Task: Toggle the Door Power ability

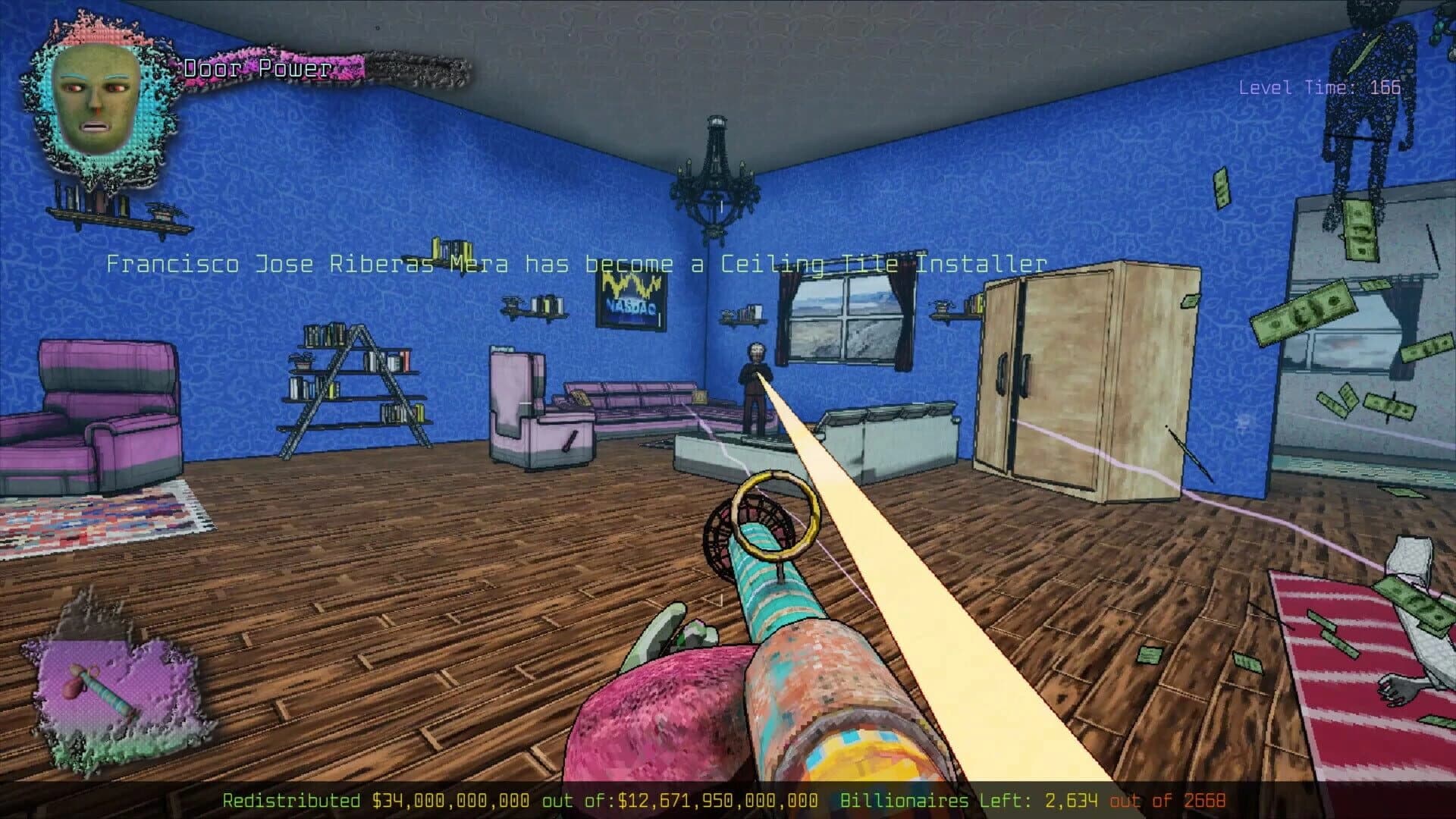Action: [258, 68]
